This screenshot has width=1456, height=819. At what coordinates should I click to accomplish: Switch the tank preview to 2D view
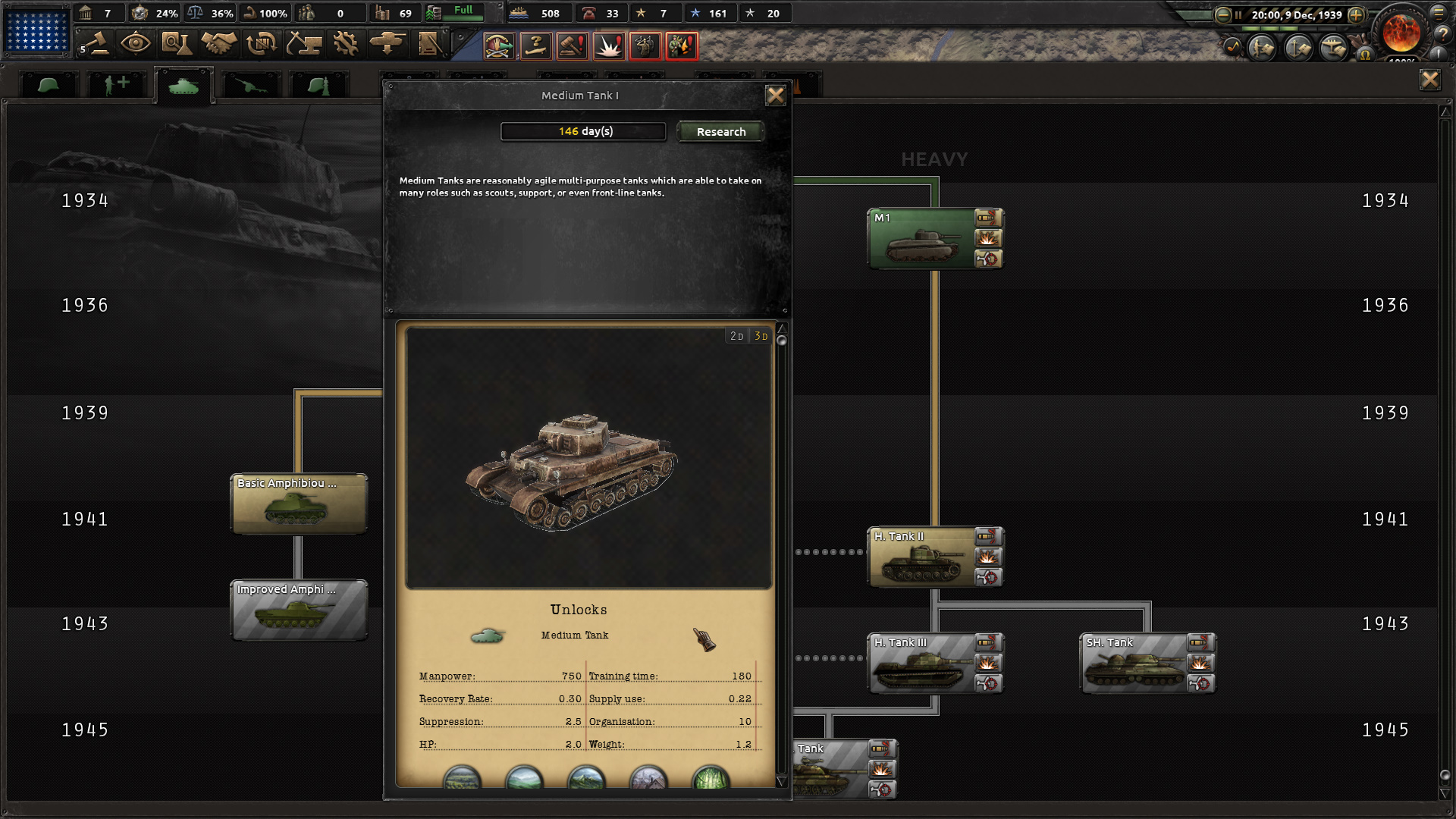[735, 334]
